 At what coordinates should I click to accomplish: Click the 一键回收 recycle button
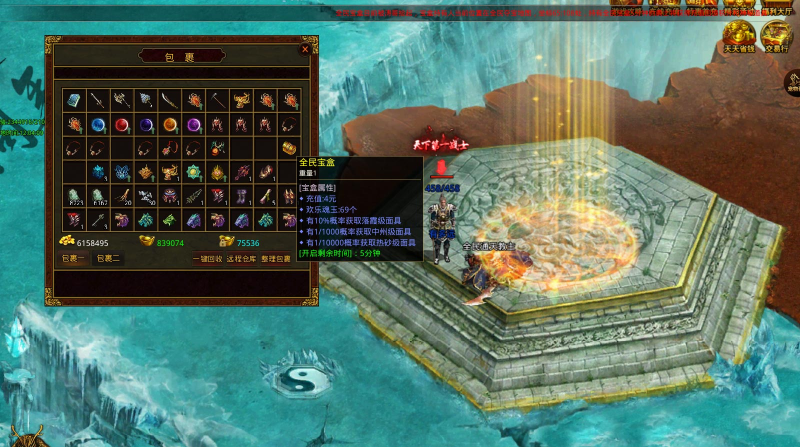pyautogui.click(x=207, y=258)
